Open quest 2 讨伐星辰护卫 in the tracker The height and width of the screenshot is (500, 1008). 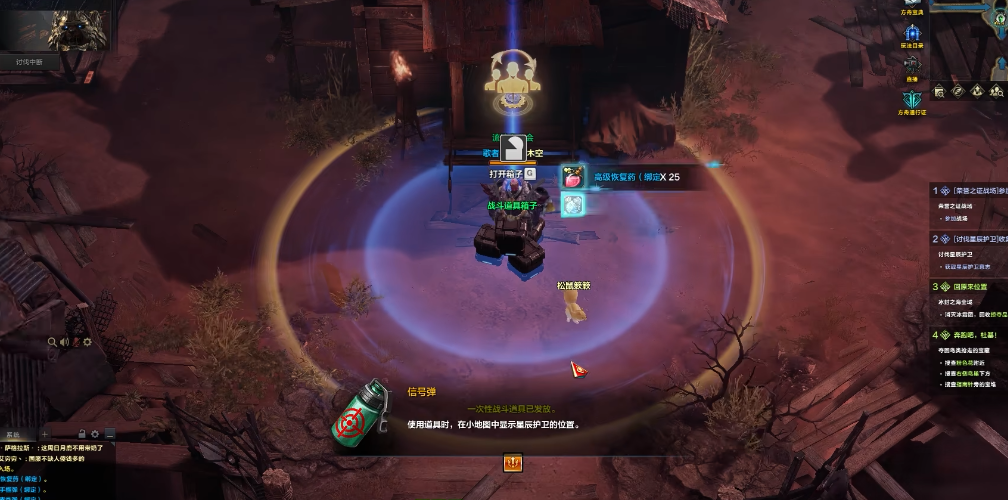tap(970, 239)
